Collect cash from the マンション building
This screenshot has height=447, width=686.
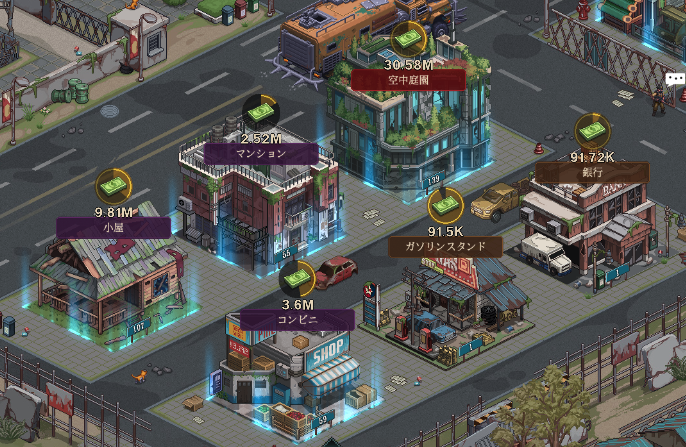(x=261, y=112)
